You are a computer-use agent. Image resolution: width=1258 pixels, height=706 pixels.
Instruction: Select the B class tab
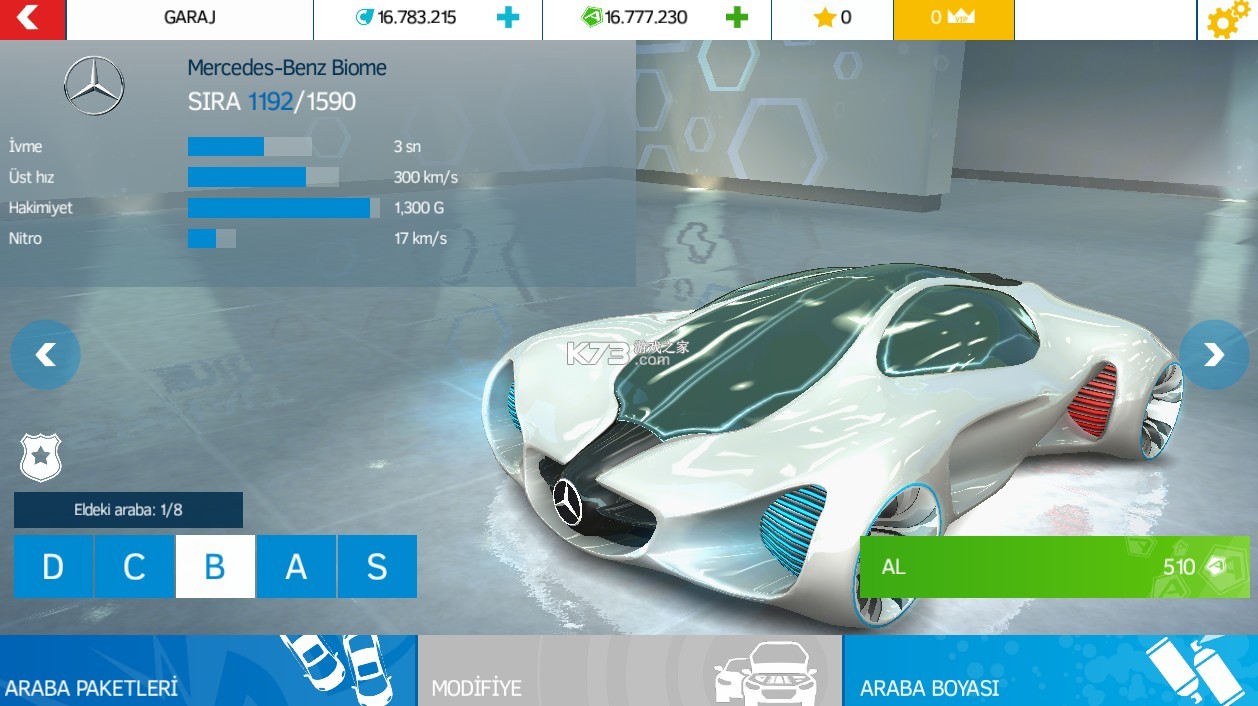click(x=215, y=567)
